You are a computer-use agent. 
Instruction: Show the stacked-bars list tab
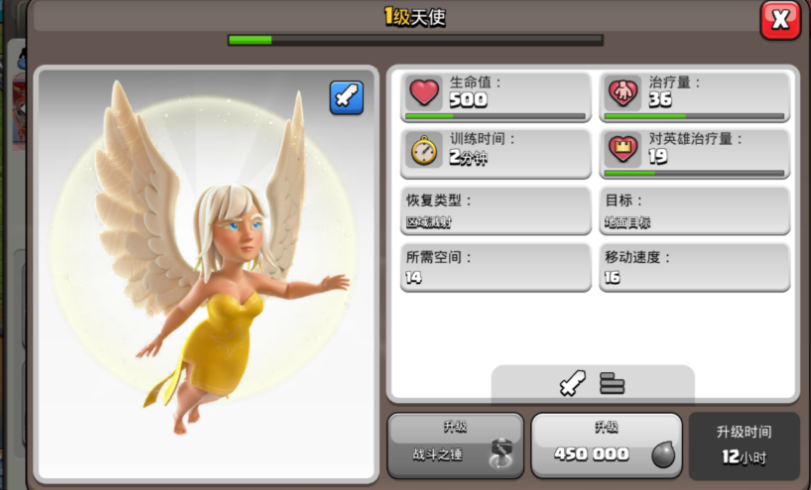click(612, 383)
